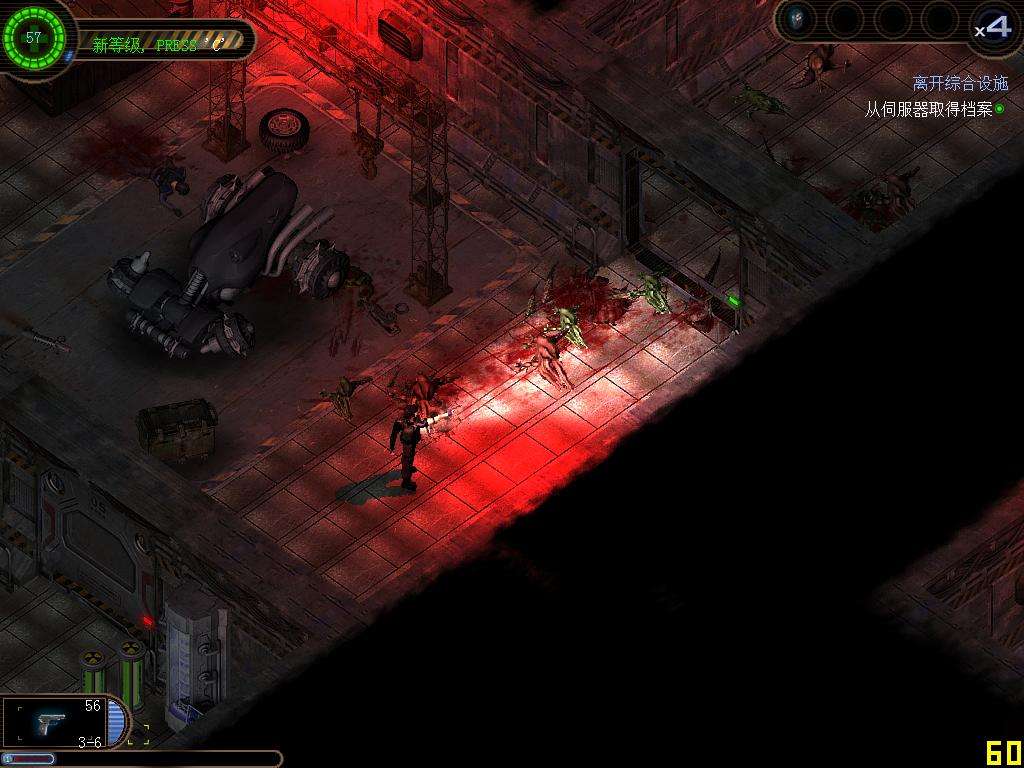Open the new level notification banner
1024x768 pixels.
(160, 43)
